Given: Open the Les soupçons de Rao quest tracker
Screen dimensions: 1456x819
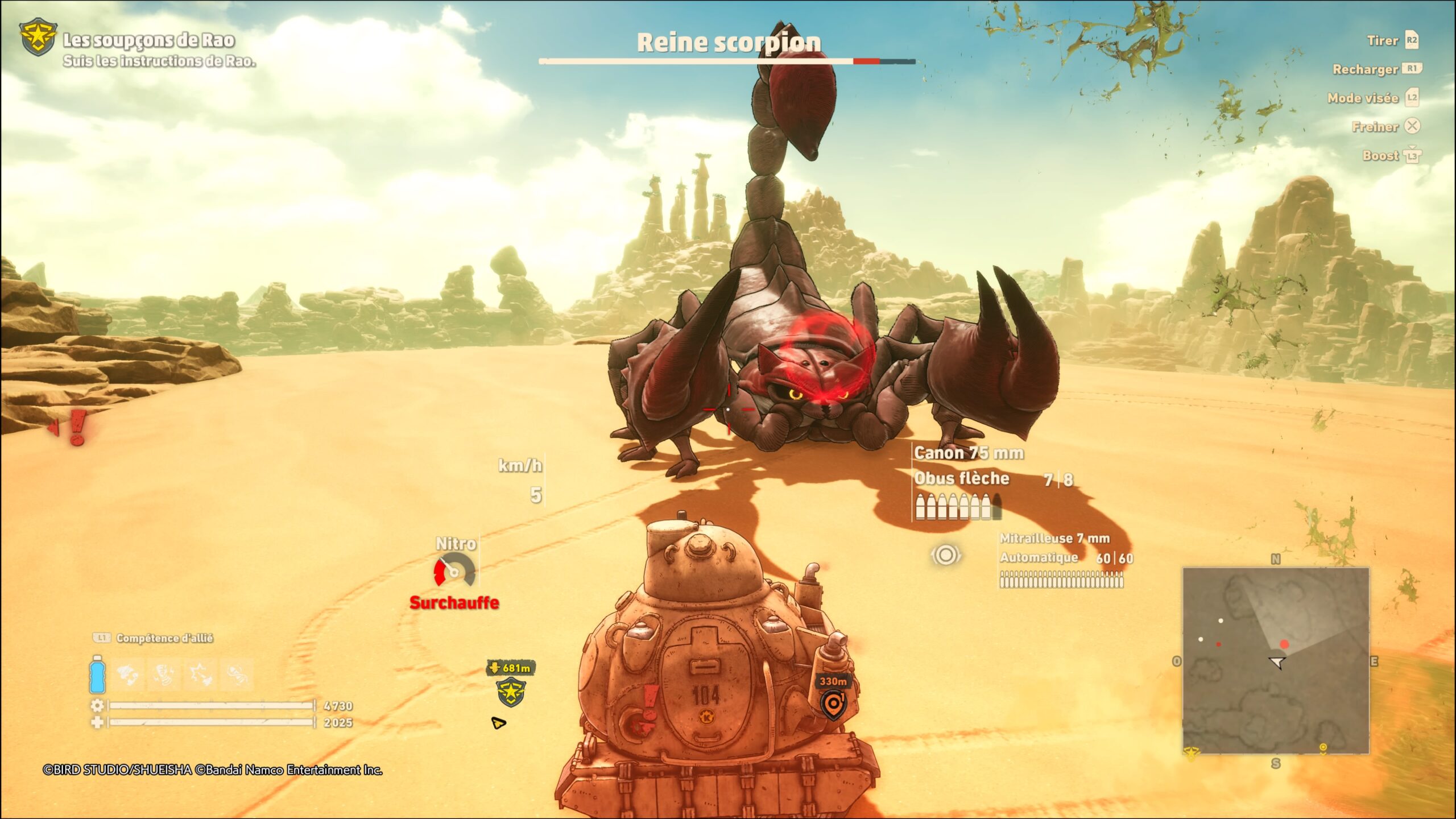Looking at the screenshot, I should (x=148, y=41).
